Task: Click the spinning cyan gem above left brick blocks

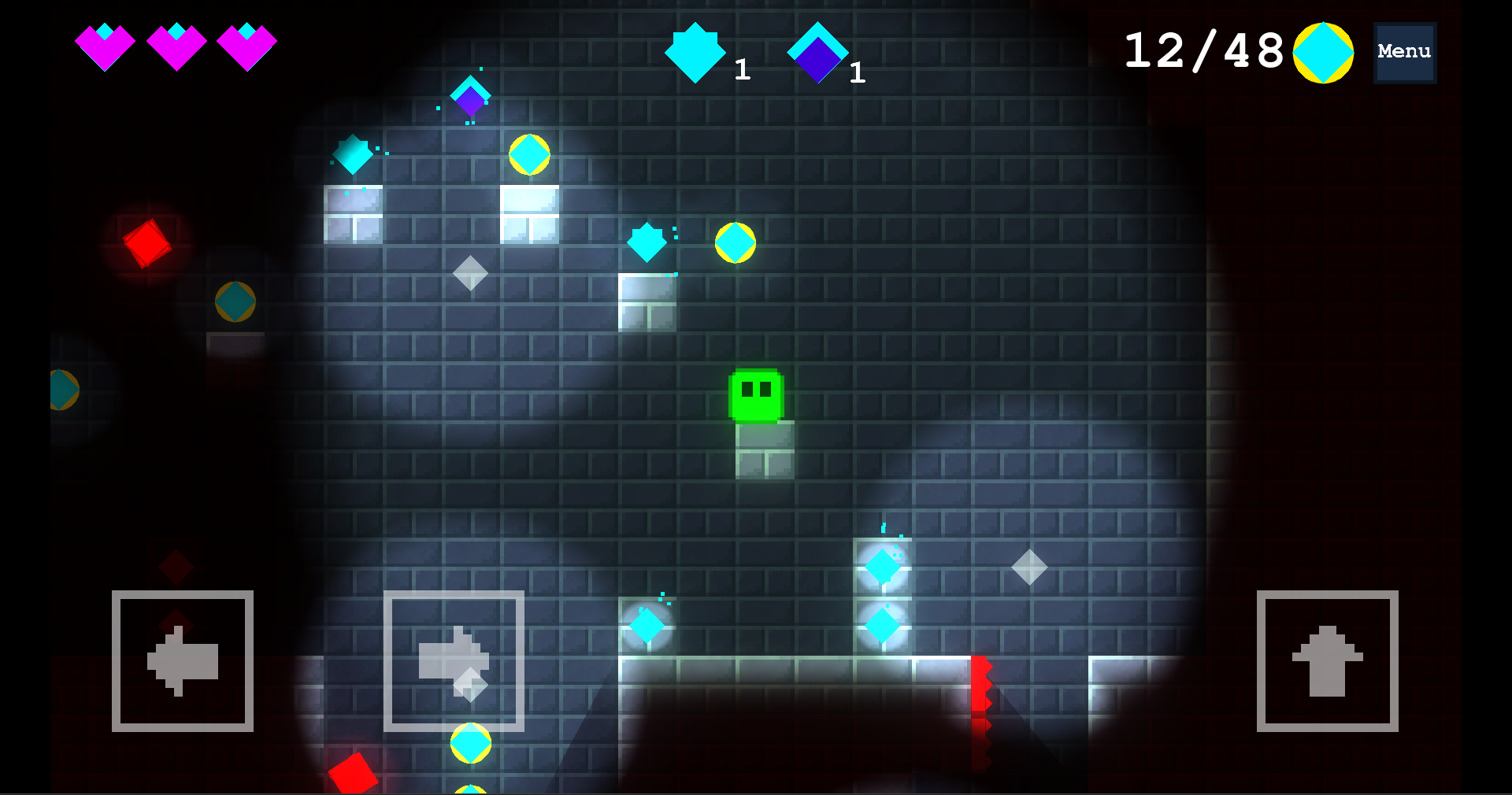Action: click(x=354, y=154)
